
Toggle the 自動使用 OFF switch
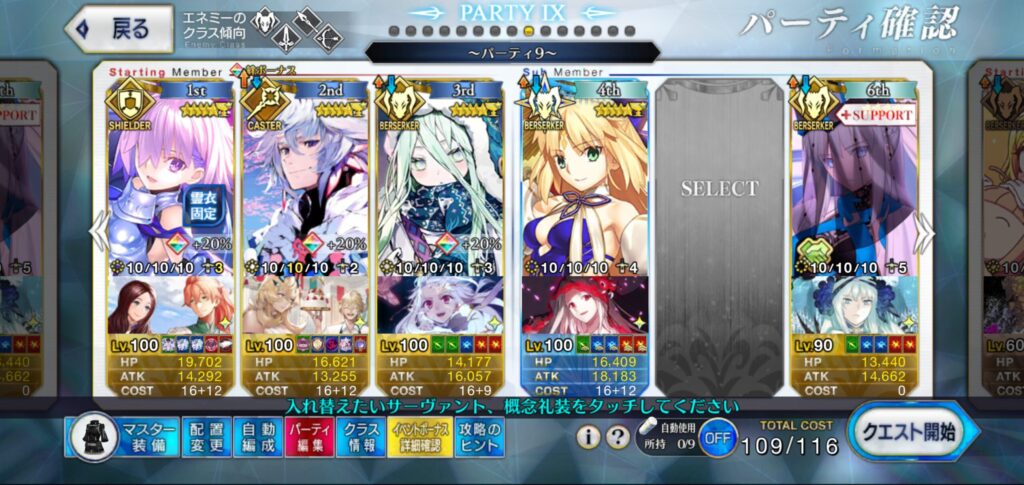716,438
